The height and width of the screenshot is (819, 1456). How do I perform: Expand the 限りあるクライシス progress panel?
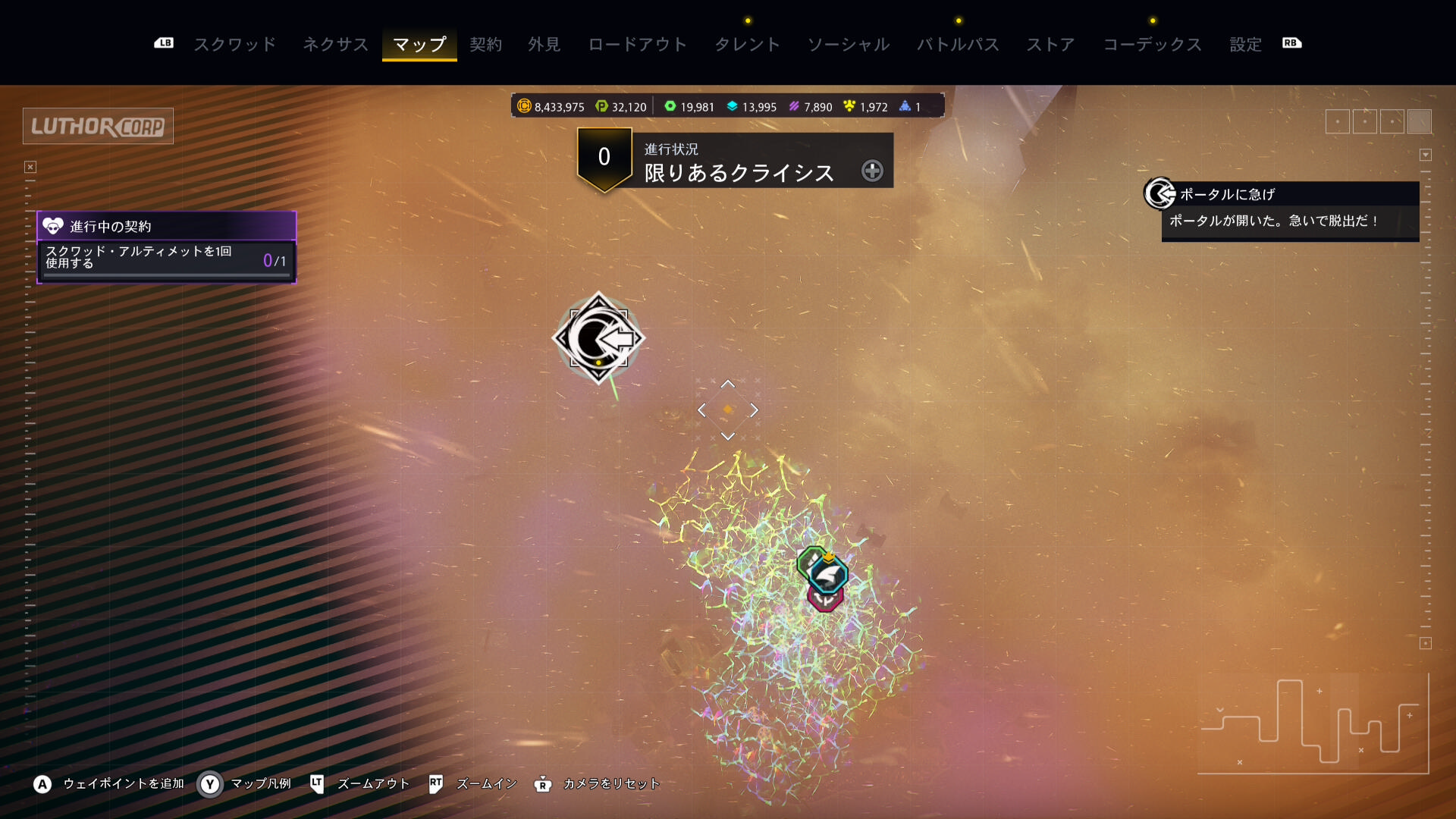[872, 171]
